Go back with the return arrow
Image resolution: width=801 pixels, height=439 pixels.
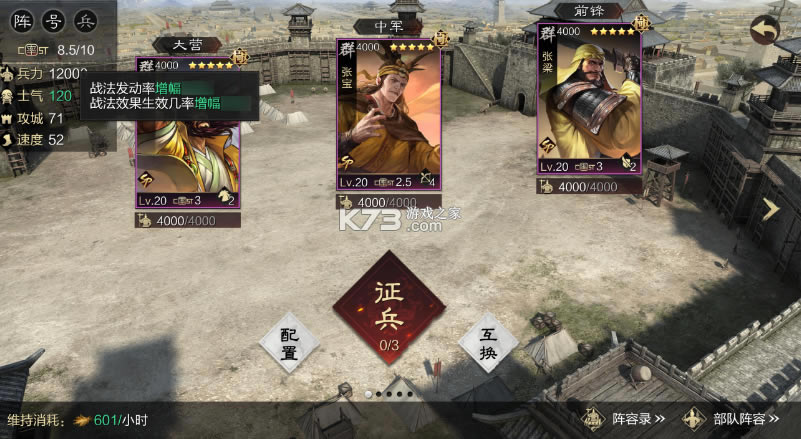pos(767,30)
